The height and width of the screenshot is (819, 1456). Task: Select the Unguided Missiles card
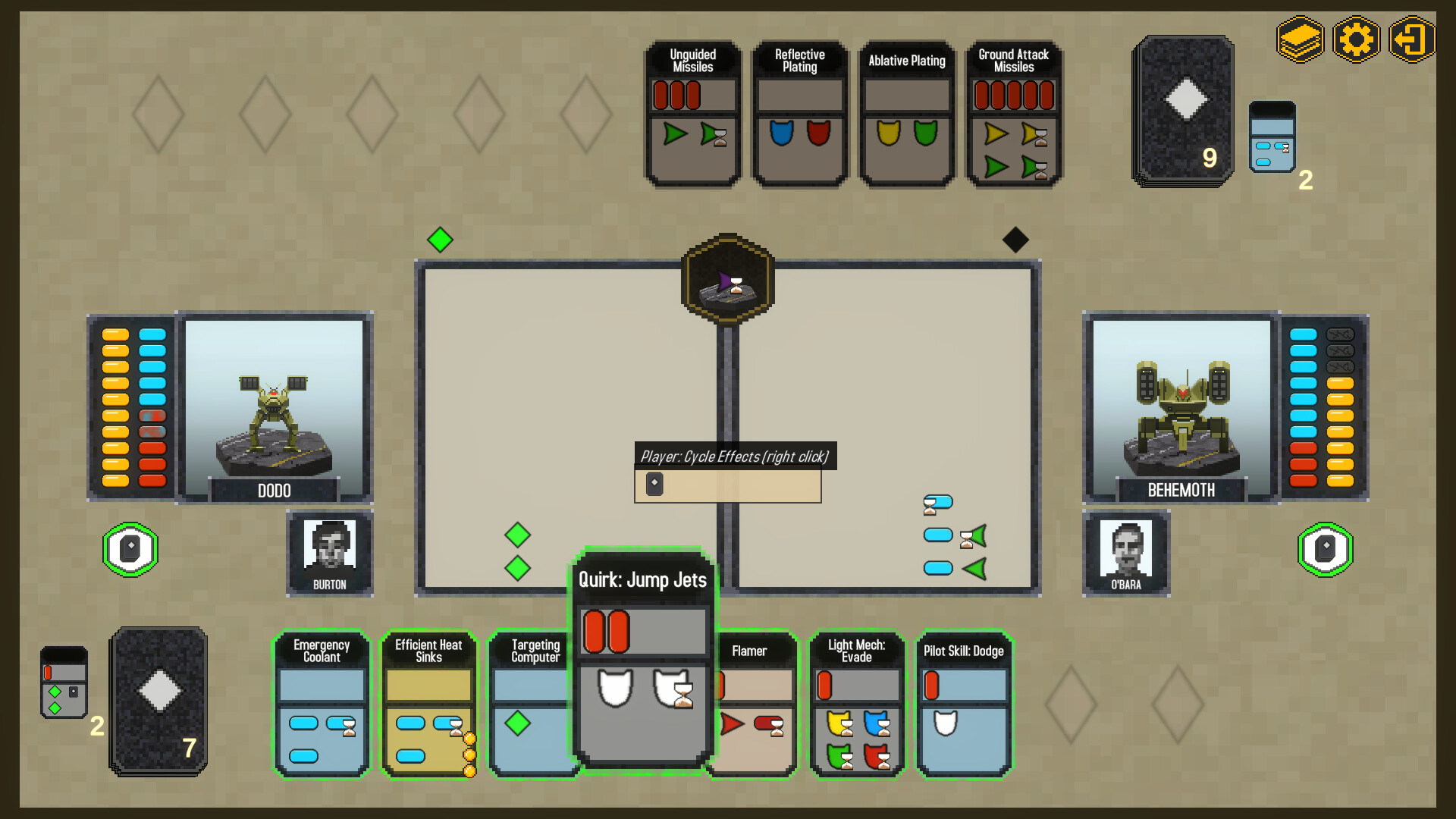(x=692, y=114)
